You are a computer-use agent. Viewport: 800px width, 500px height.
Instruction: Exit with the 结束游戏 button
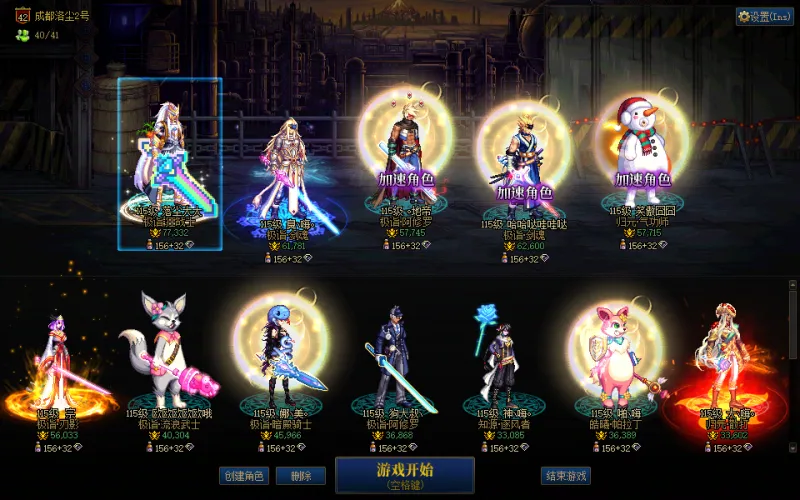point(565,476)
